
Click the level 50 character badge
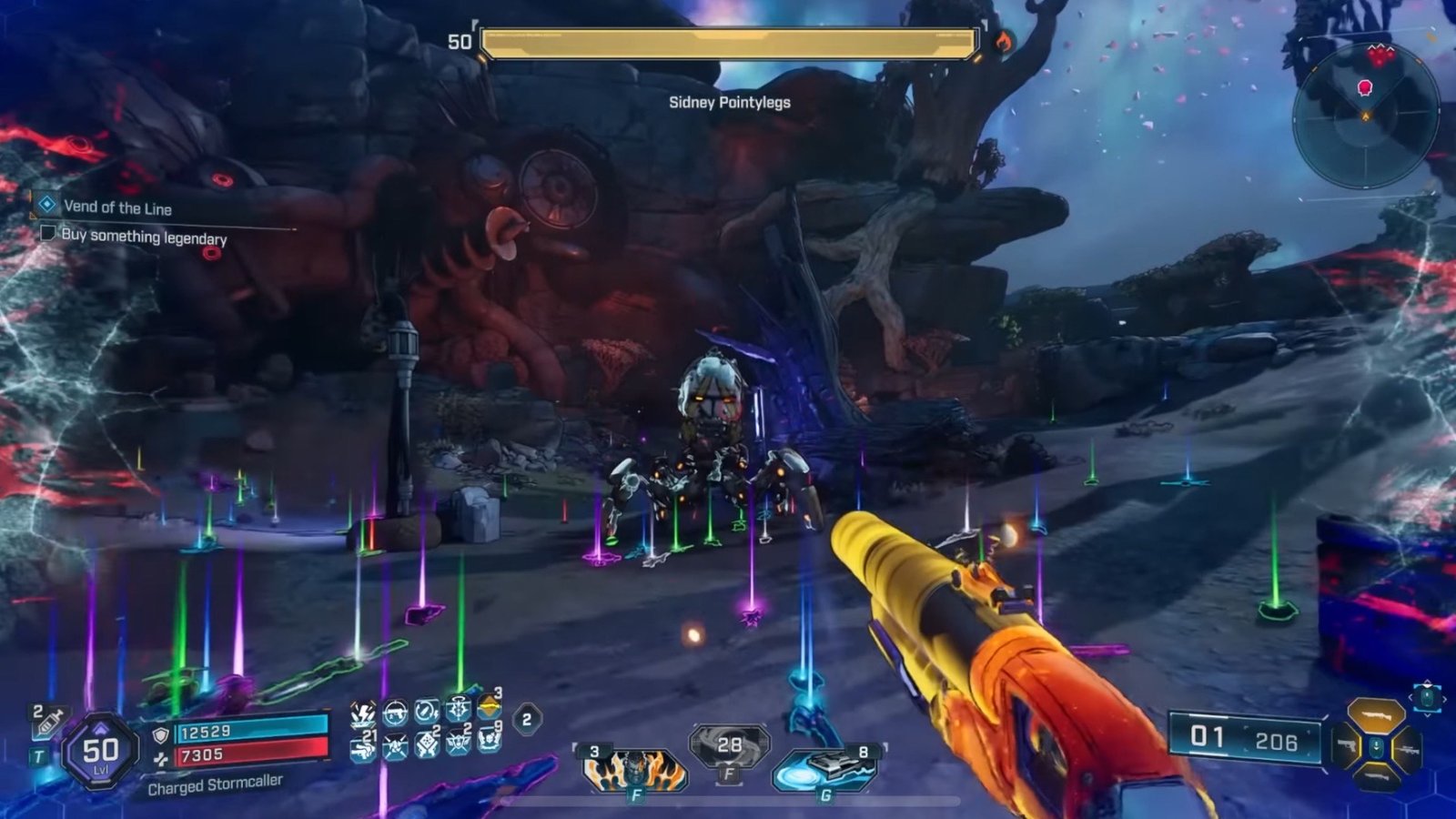(100, 752)
